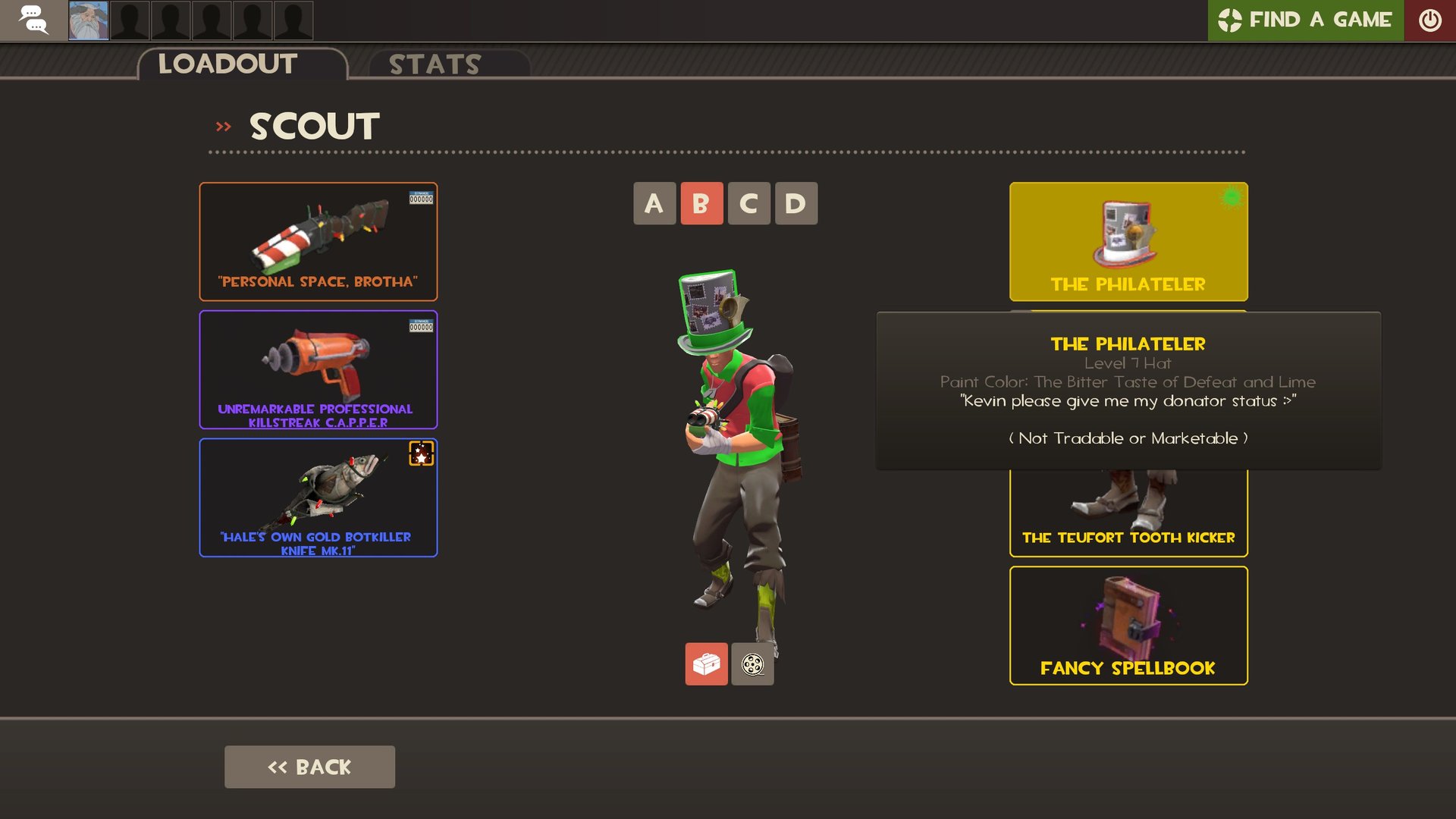Select The Philateler hat slot

tap(1128, 242)
